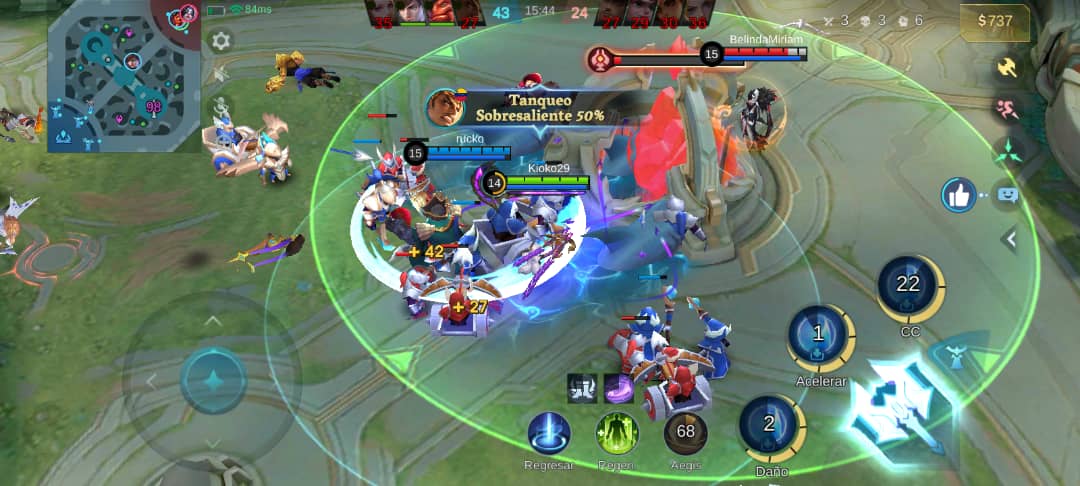
Task: Activate the Acelerar skill
Action: tap(820, 336)
